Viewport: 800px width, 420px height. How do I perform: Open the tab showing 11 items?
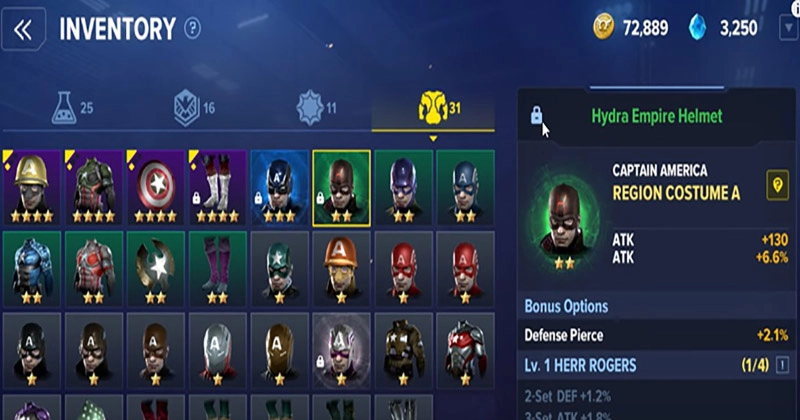tap(316, 106)
